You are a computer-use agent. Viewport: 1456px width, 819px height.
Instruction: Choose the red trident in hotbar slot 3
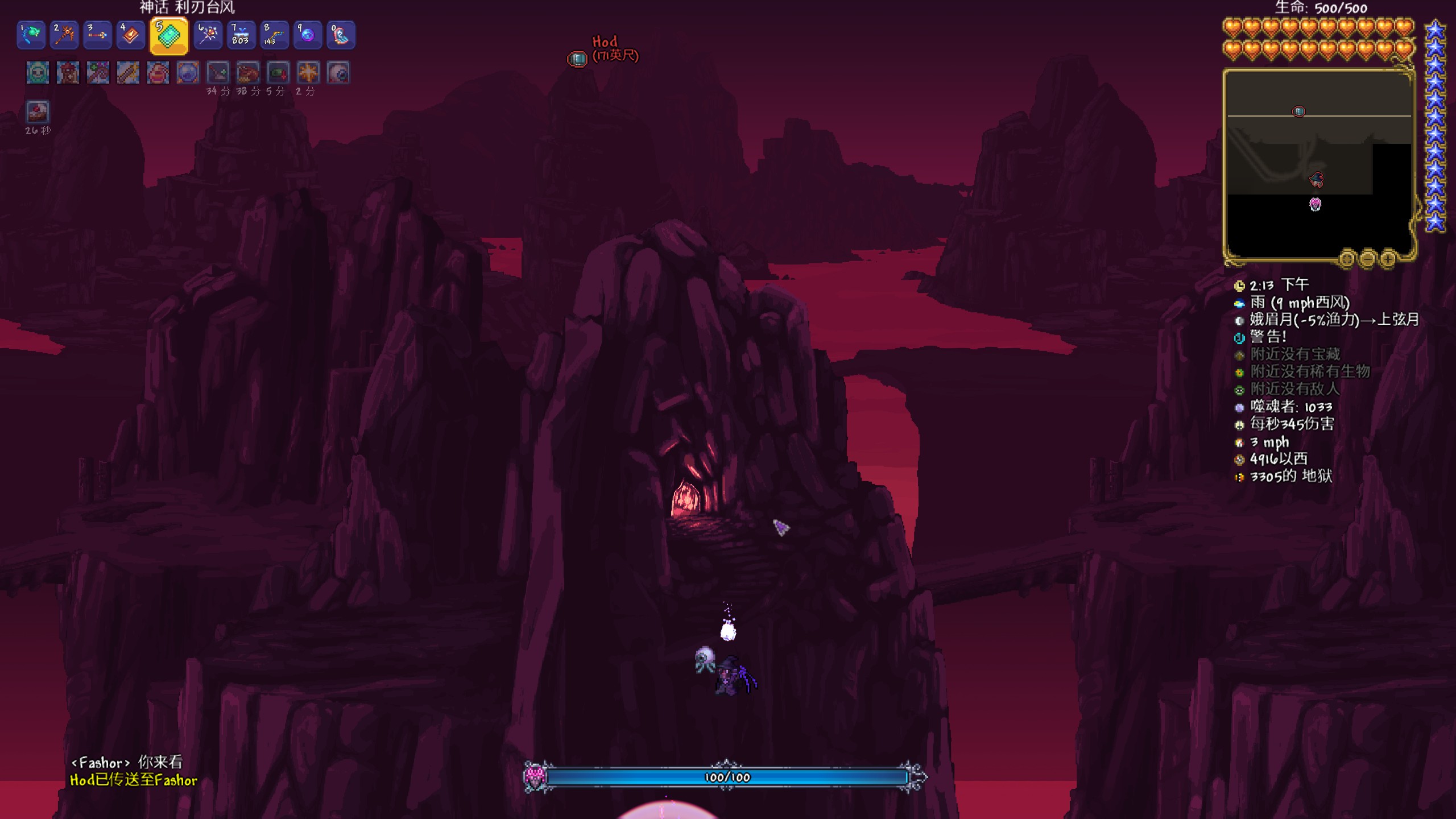(x=97, y=35)
